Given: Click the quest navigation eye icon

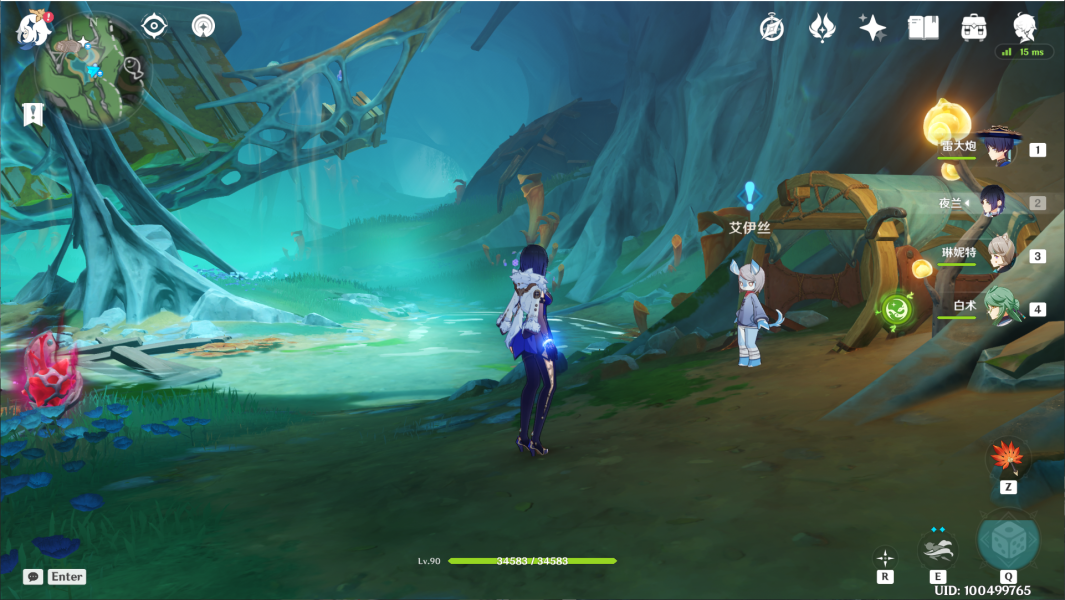Looking at the screenshot, I should pos(154,25).
